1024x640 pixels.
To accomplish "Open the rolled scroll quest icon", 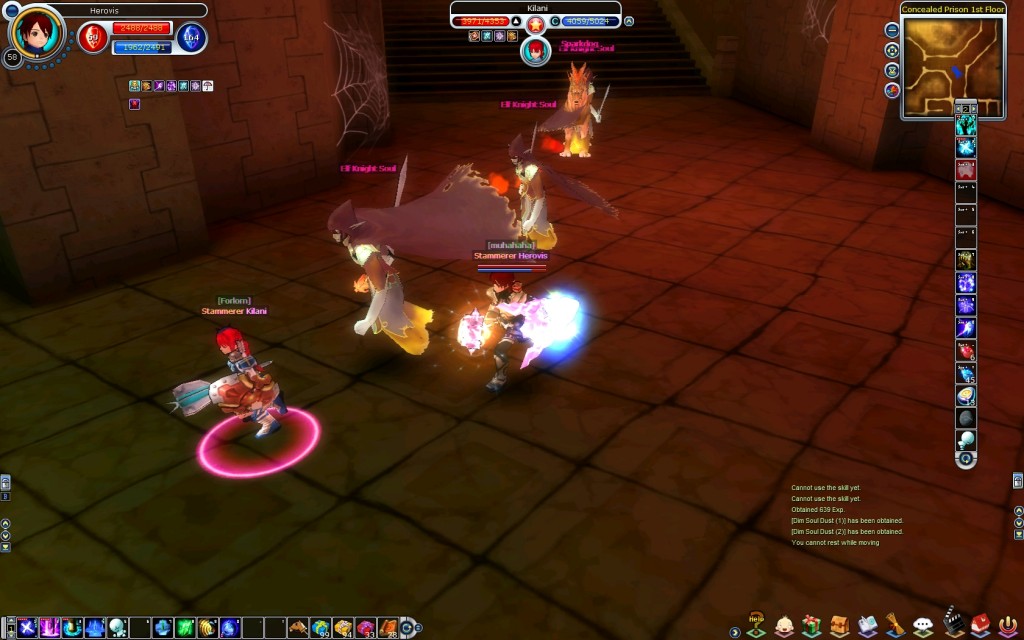I will pyautogui.click(x=896, y=626).
